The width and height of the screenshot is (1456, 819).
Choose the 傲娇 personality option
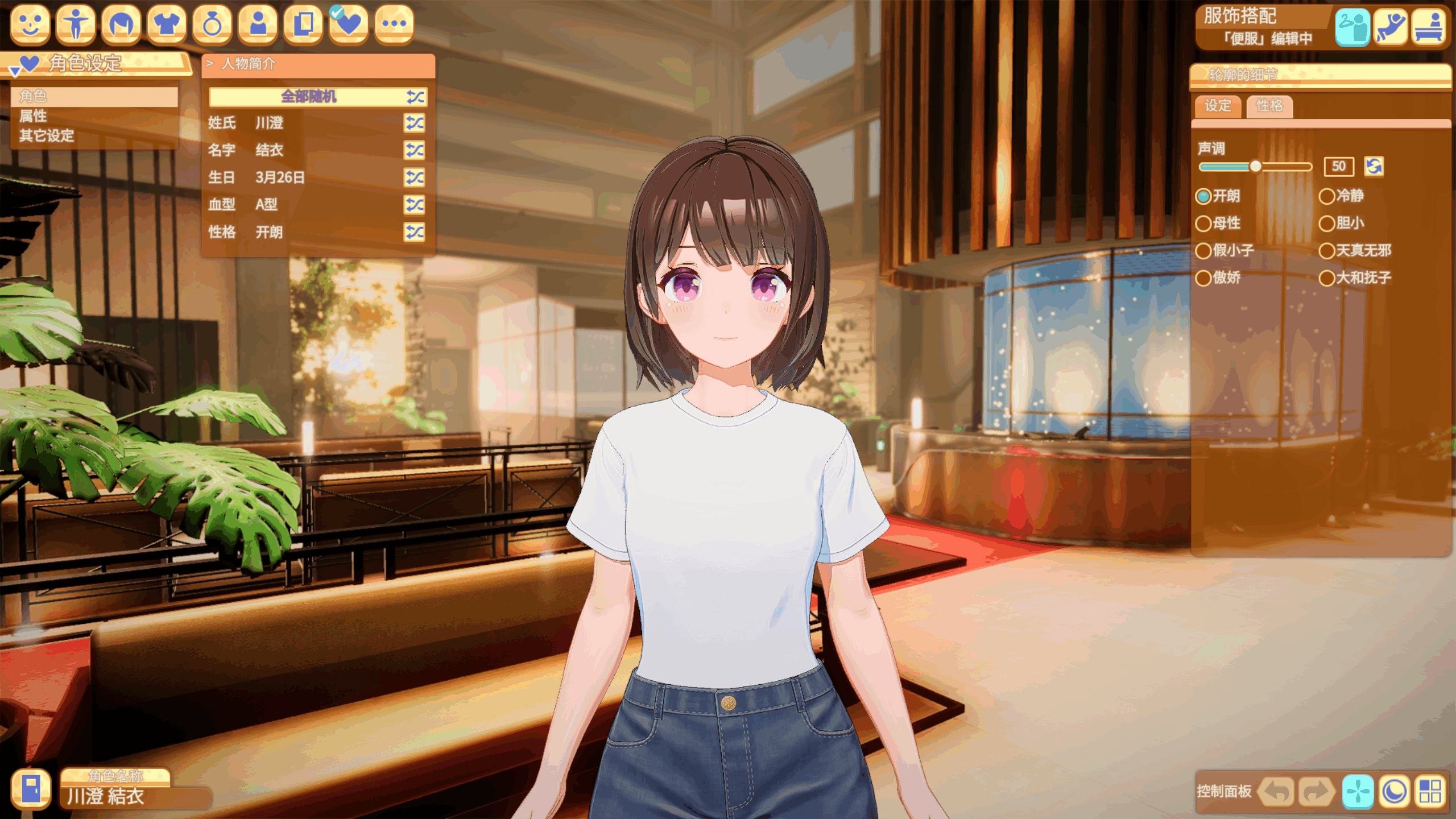1204,278
